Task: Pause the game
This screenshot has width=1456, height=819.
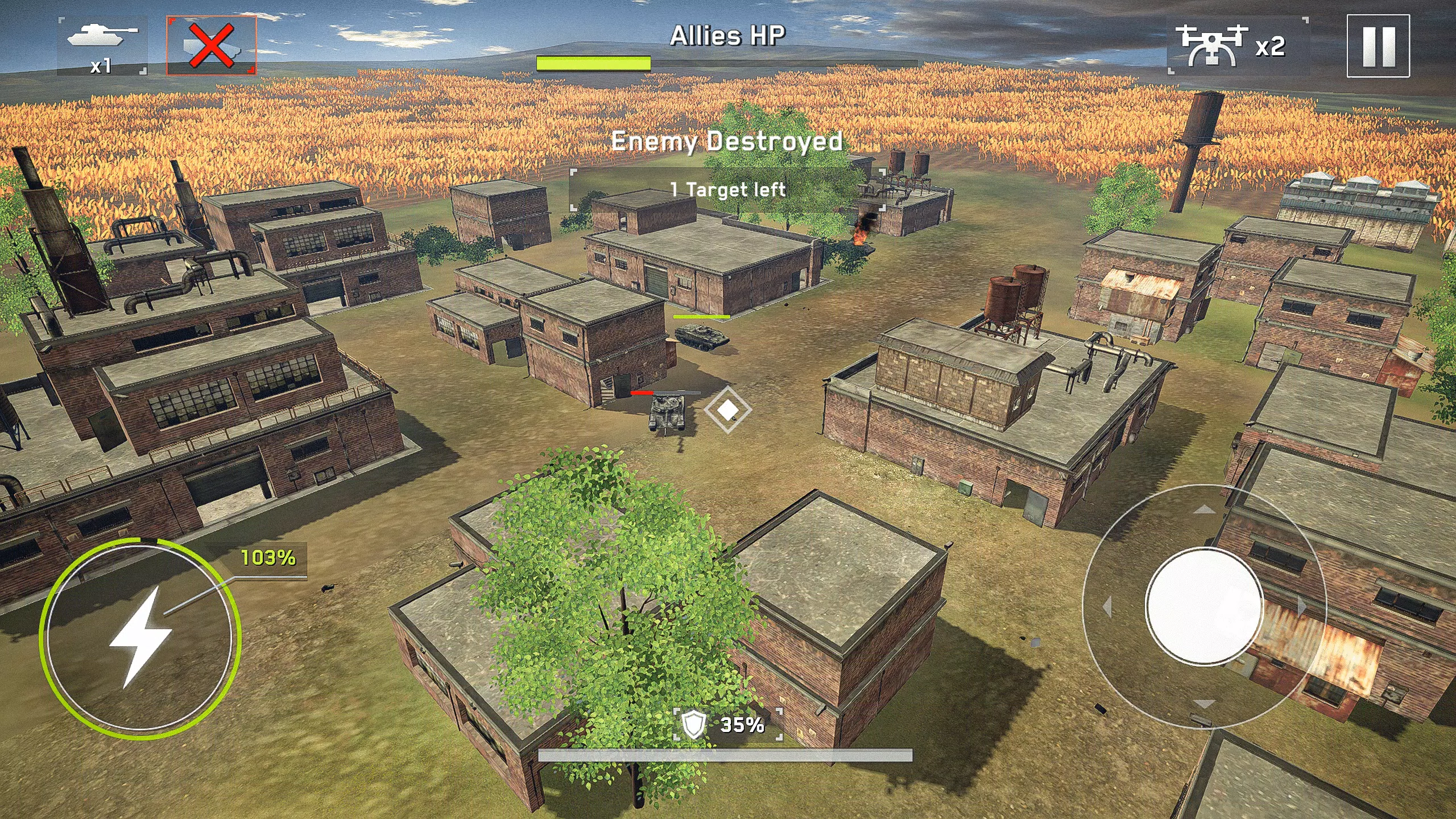Action: point(1378,47)
